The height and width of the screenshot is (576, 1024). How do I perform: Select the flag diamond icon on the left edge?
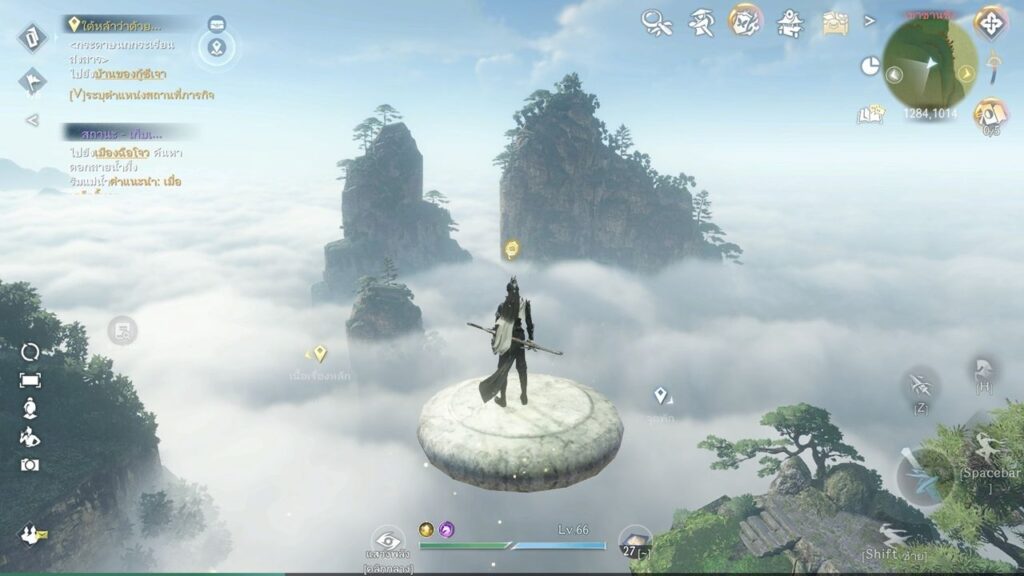32,81
